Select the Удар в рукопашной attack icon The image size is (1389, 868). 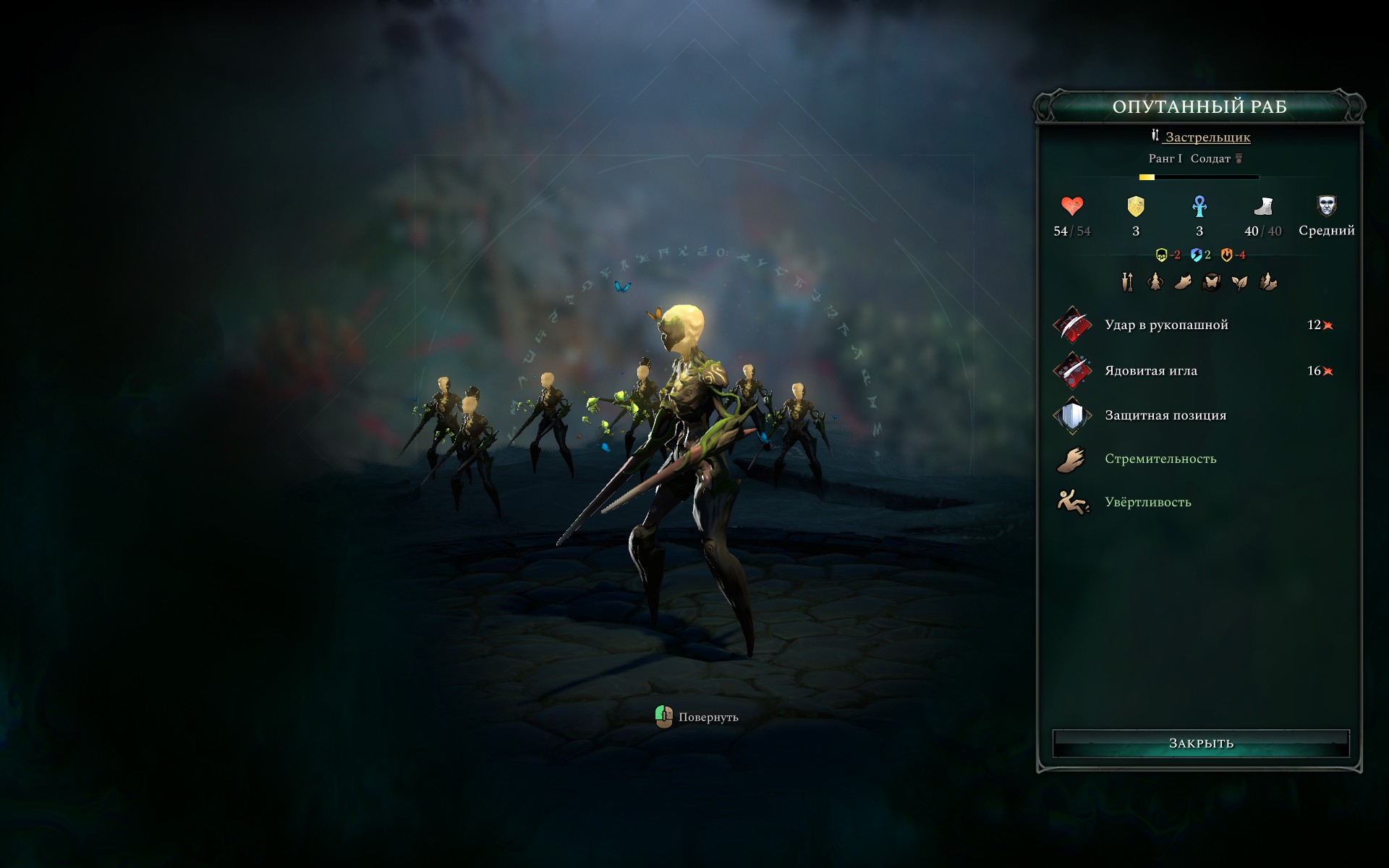1071,325
